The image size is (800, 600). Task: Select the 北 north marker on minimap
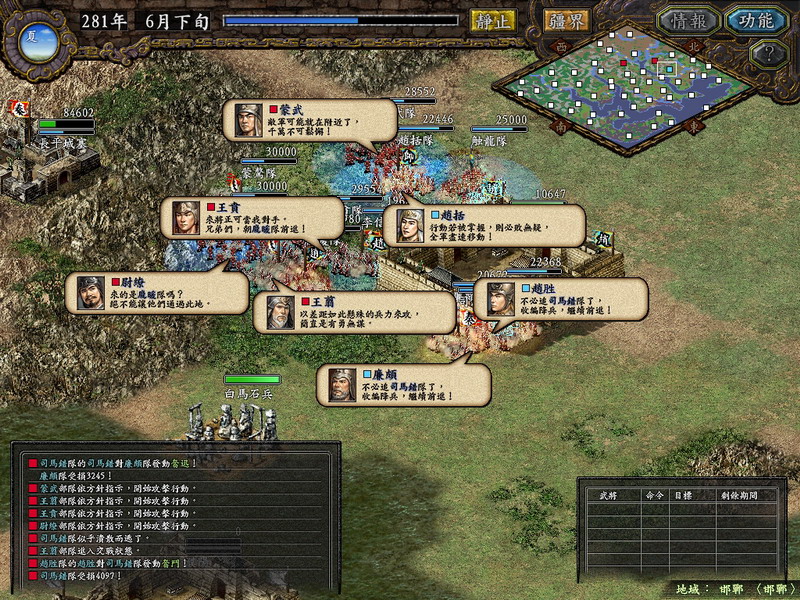click(x=696, y=45)
